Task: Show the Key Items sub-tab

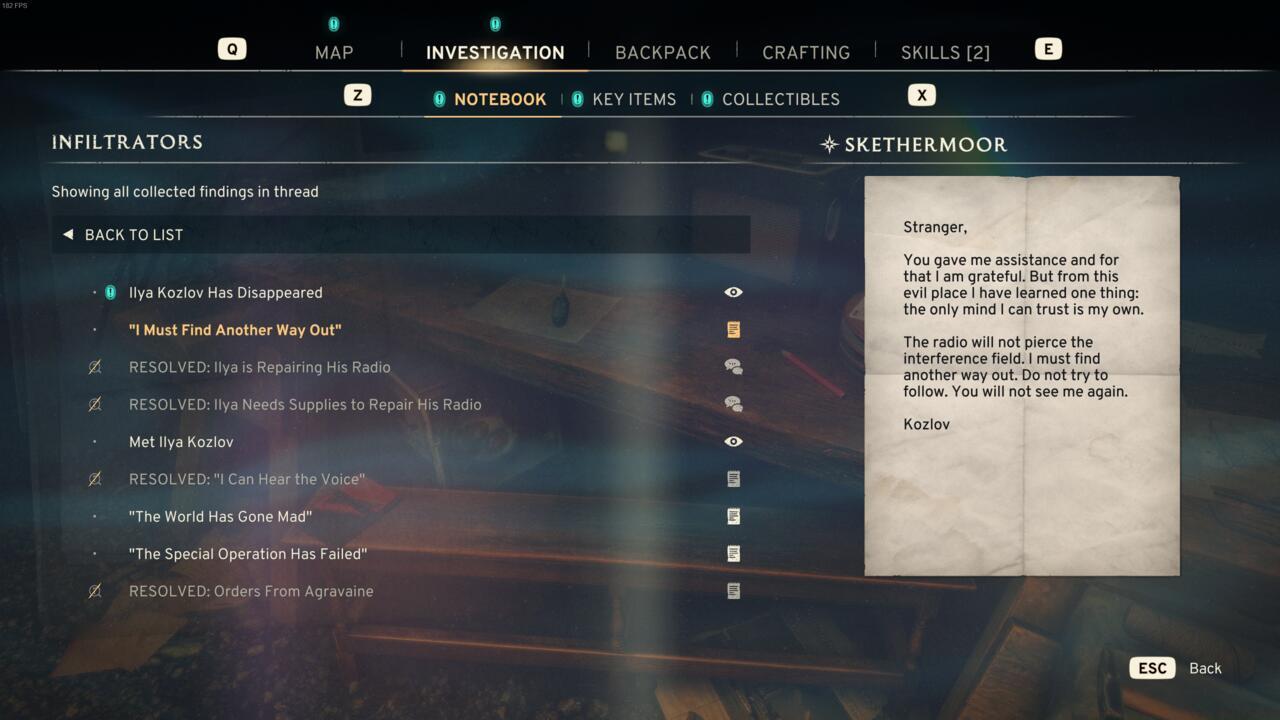Action: pos(633,99)
